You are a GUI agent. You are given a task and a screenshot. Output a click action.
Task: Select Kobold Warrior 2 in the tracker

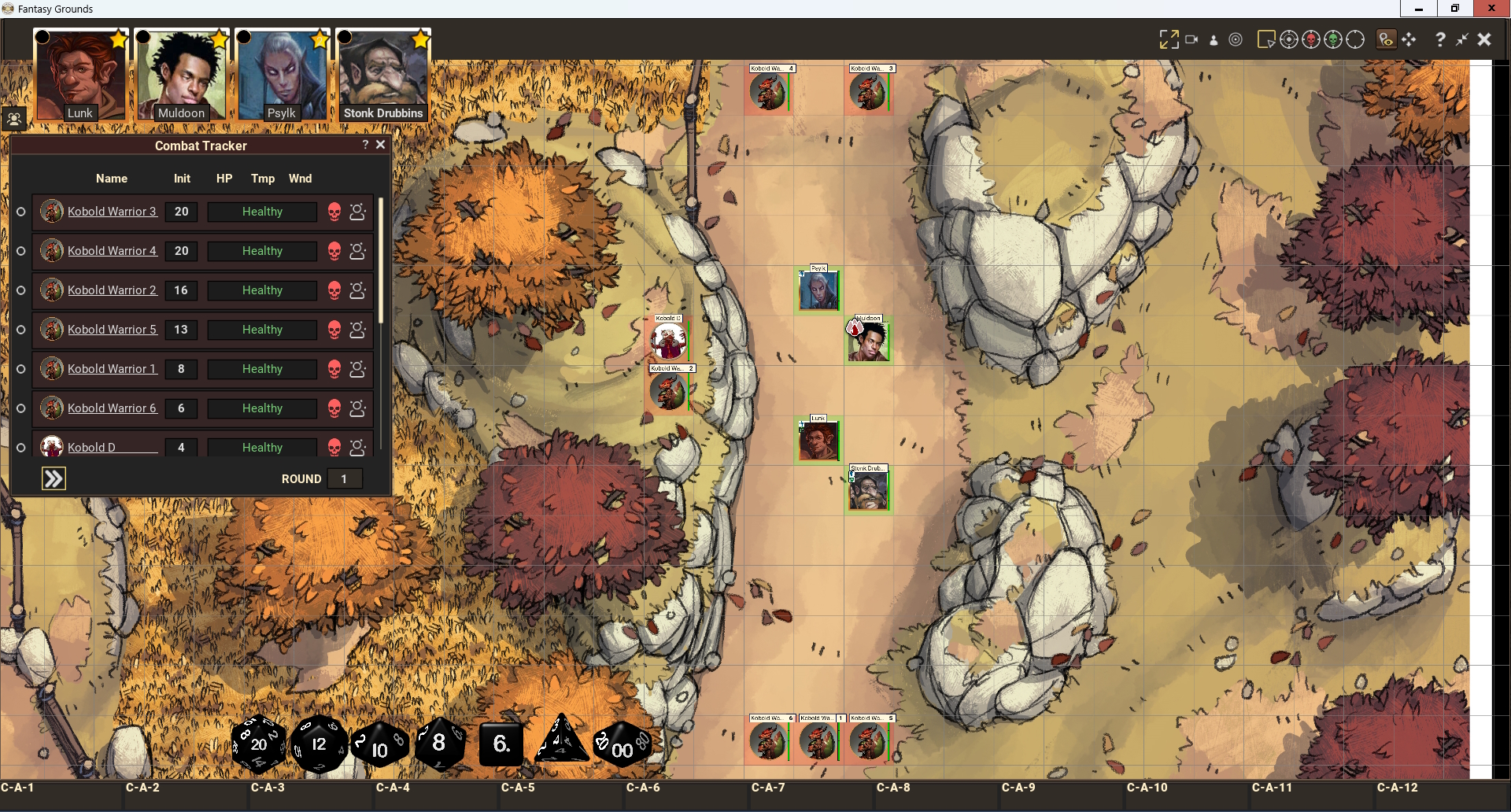[x=112, y=290]
